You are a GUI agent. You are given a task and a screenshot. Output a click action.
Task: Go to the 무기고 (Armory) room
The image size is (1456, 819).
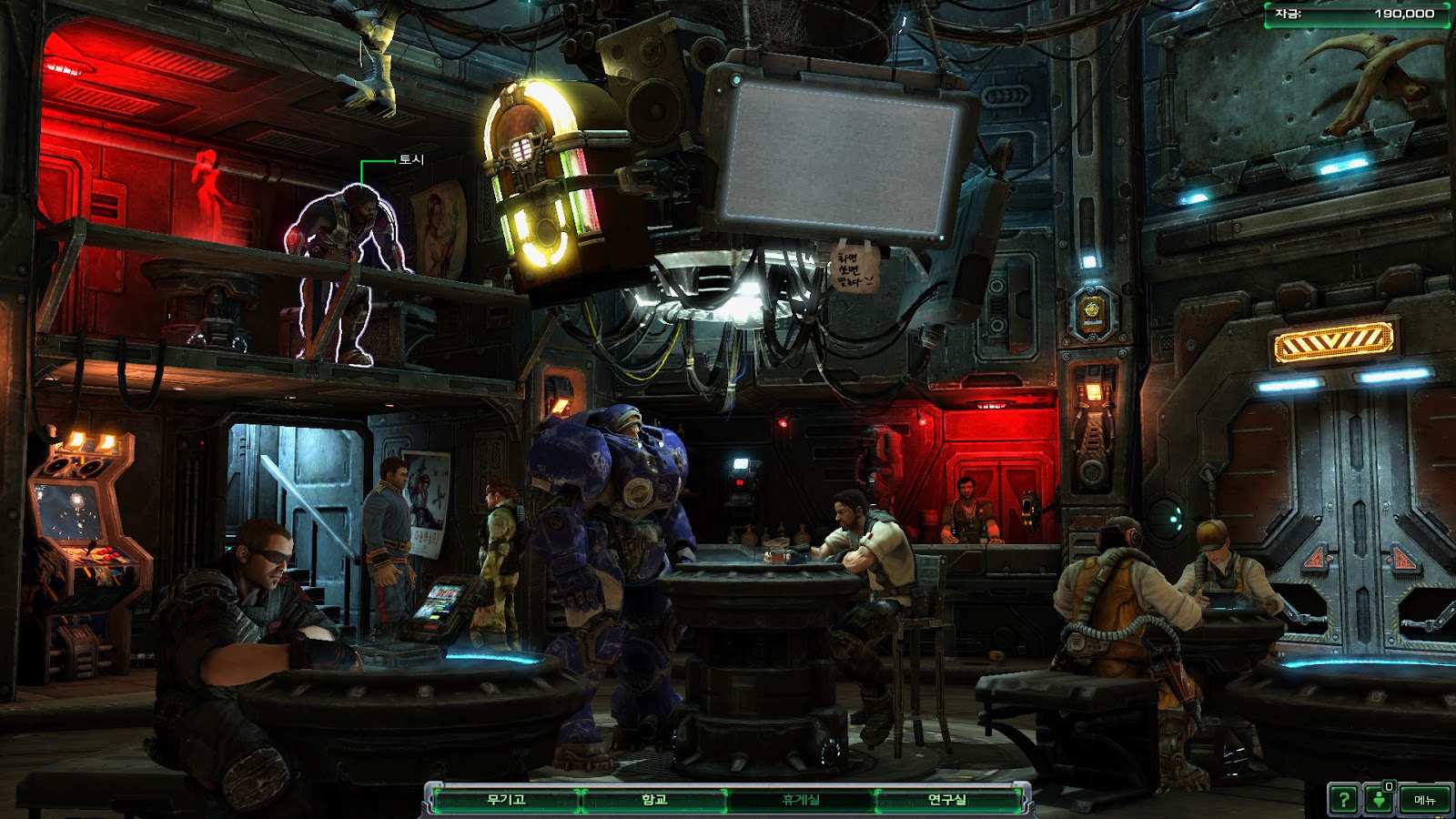[506, 800]
